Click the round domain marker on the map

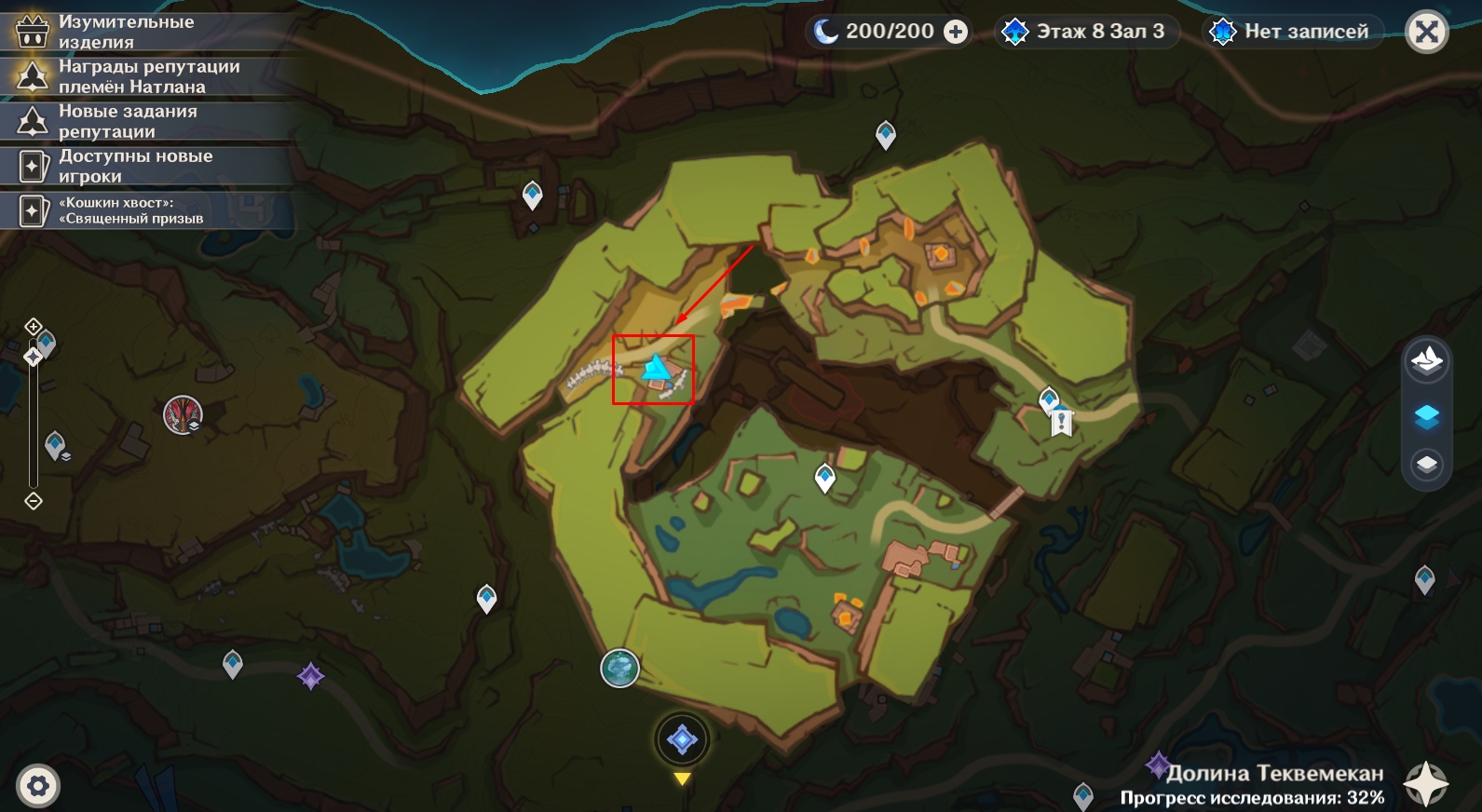click(x=619, y=668)
